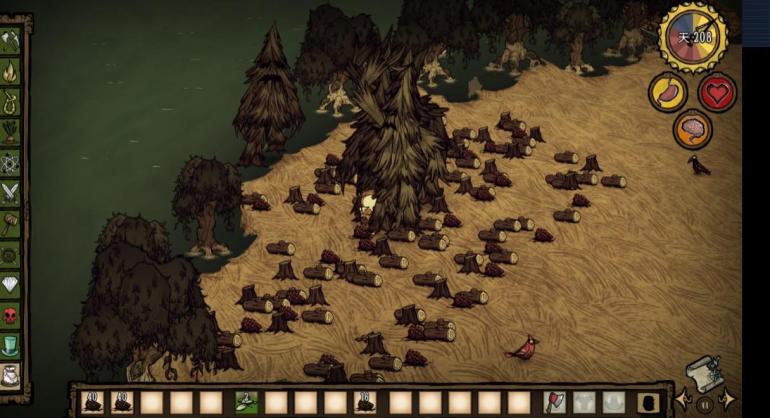Open the Tools crafting tab

[x=13, y=40]
